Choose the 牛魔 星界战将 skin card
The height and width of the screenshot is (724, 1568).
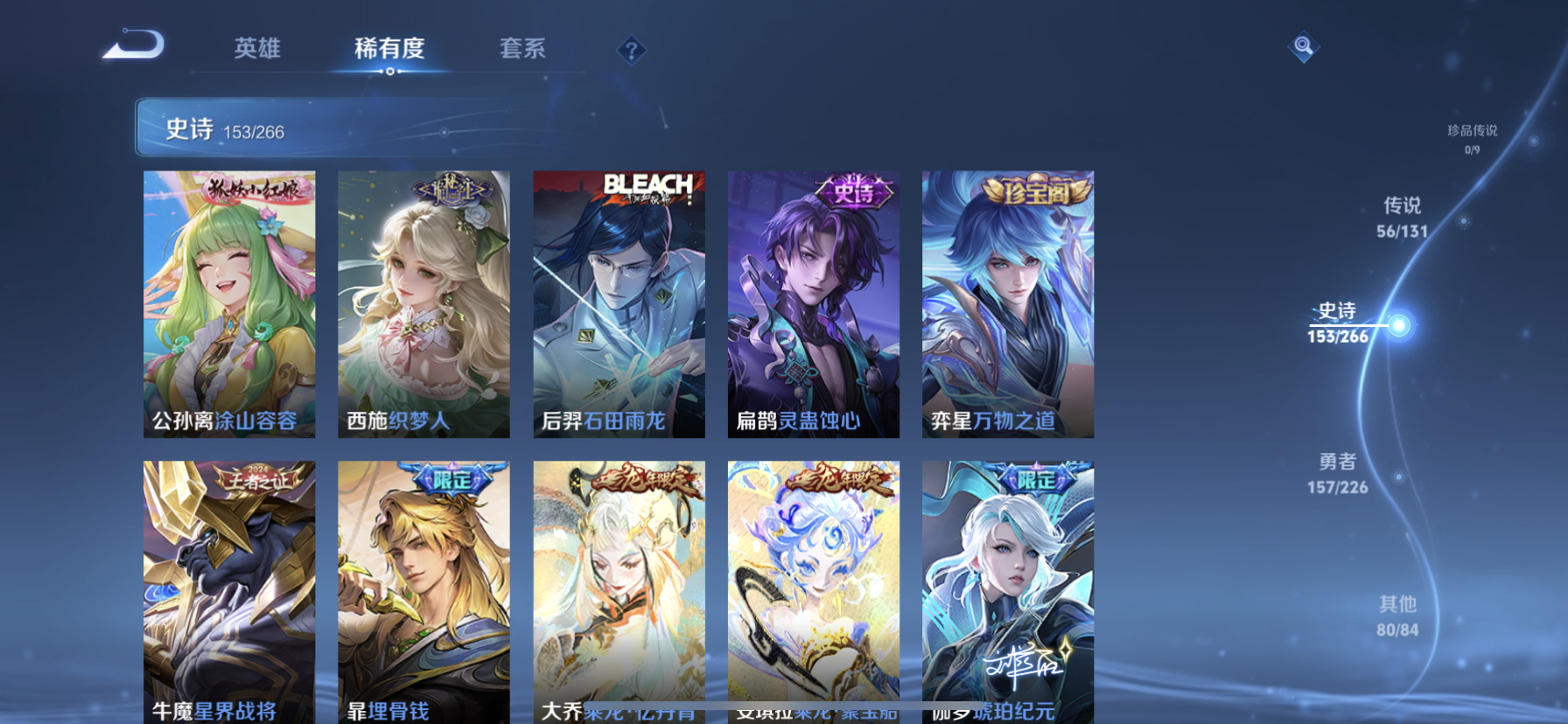click(229, 591)
